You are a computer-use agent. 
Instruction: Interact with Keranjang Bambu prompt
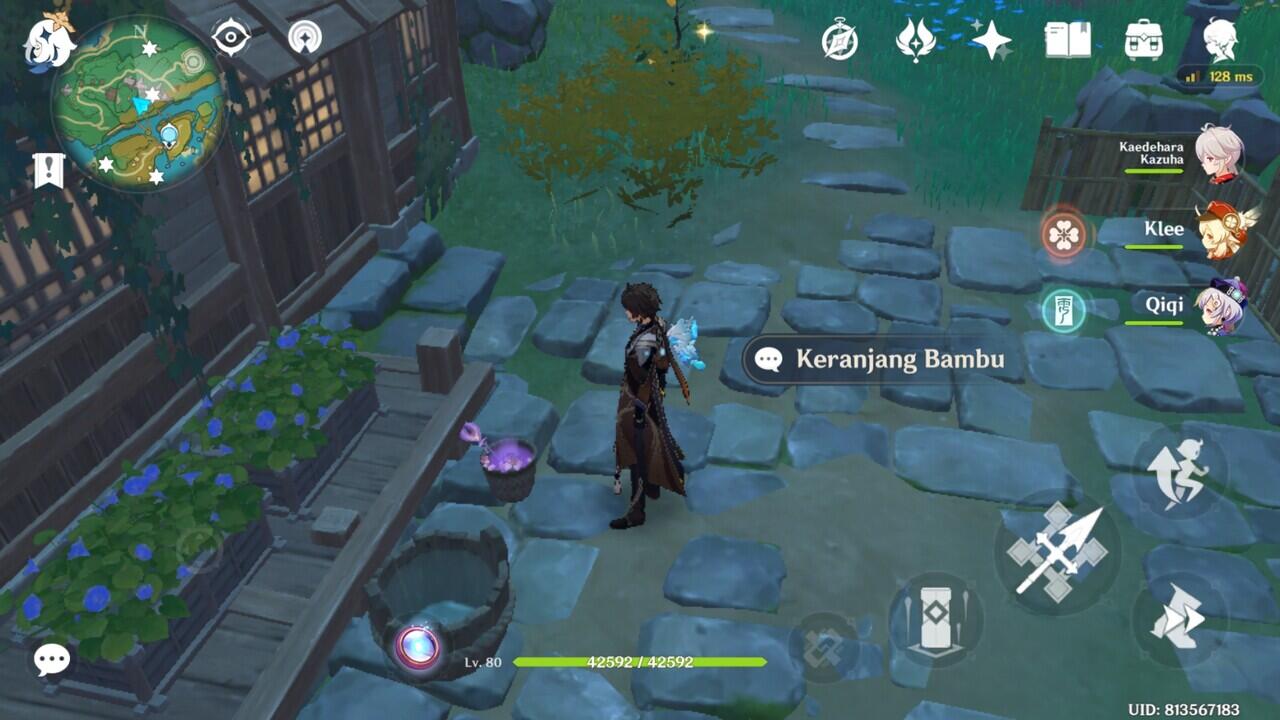878,359
